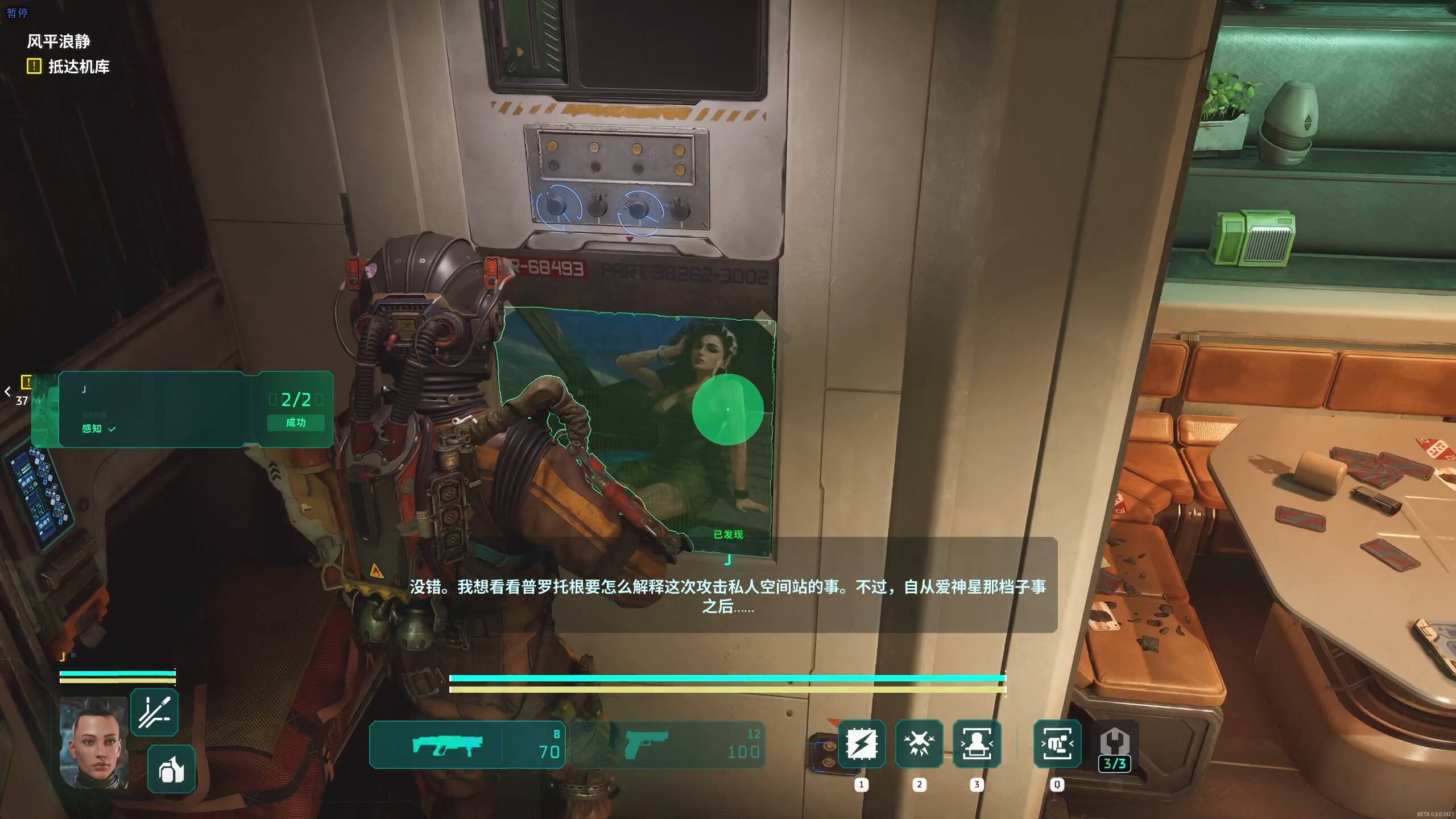Select the 感知 skill check card
Image resolution: width=1456 pixels, height=819 pixels.
click(x=182, y=409)
